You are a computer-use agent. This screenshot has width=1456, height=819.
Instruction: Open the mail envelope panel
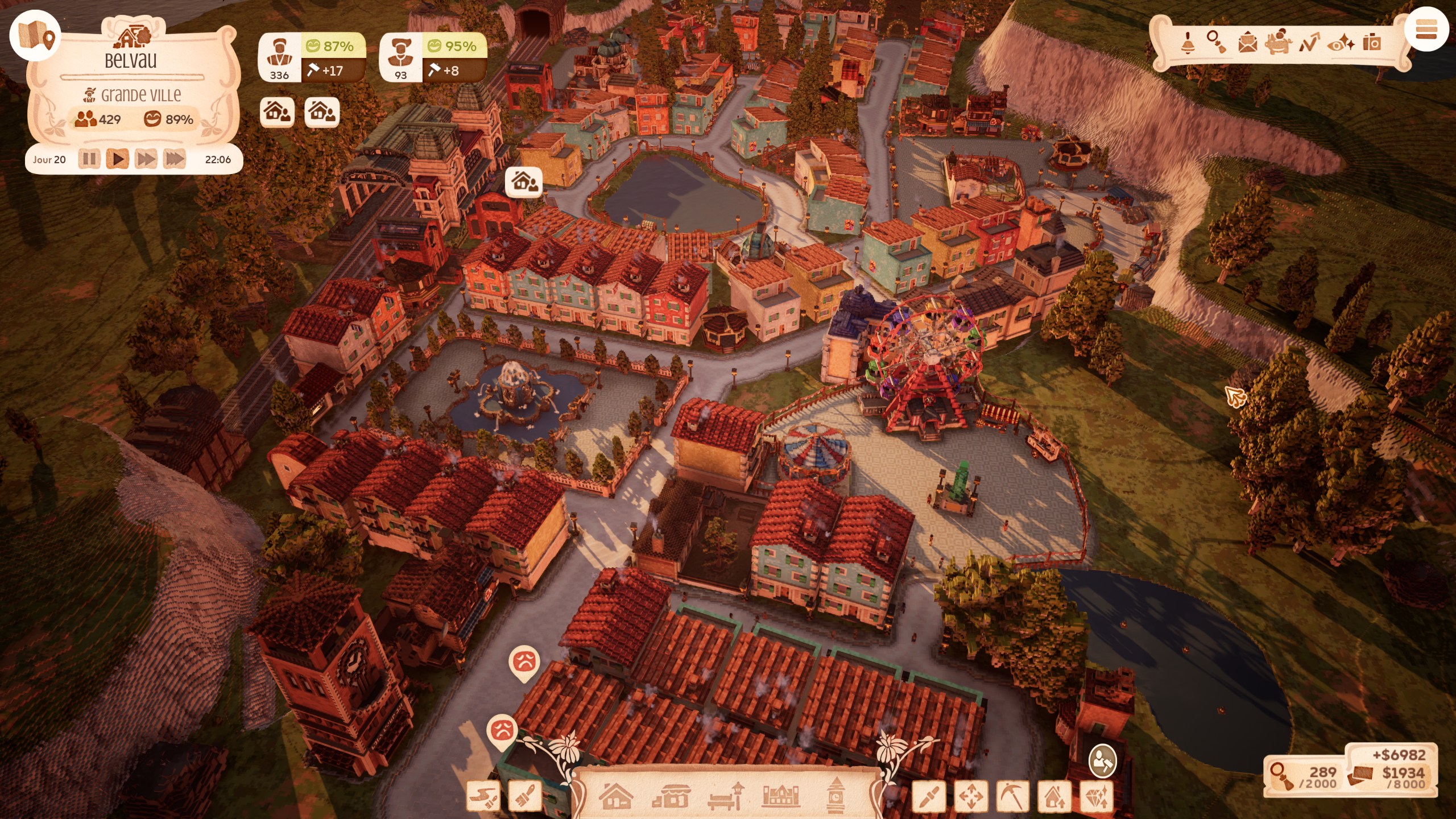pos(1247,43)
